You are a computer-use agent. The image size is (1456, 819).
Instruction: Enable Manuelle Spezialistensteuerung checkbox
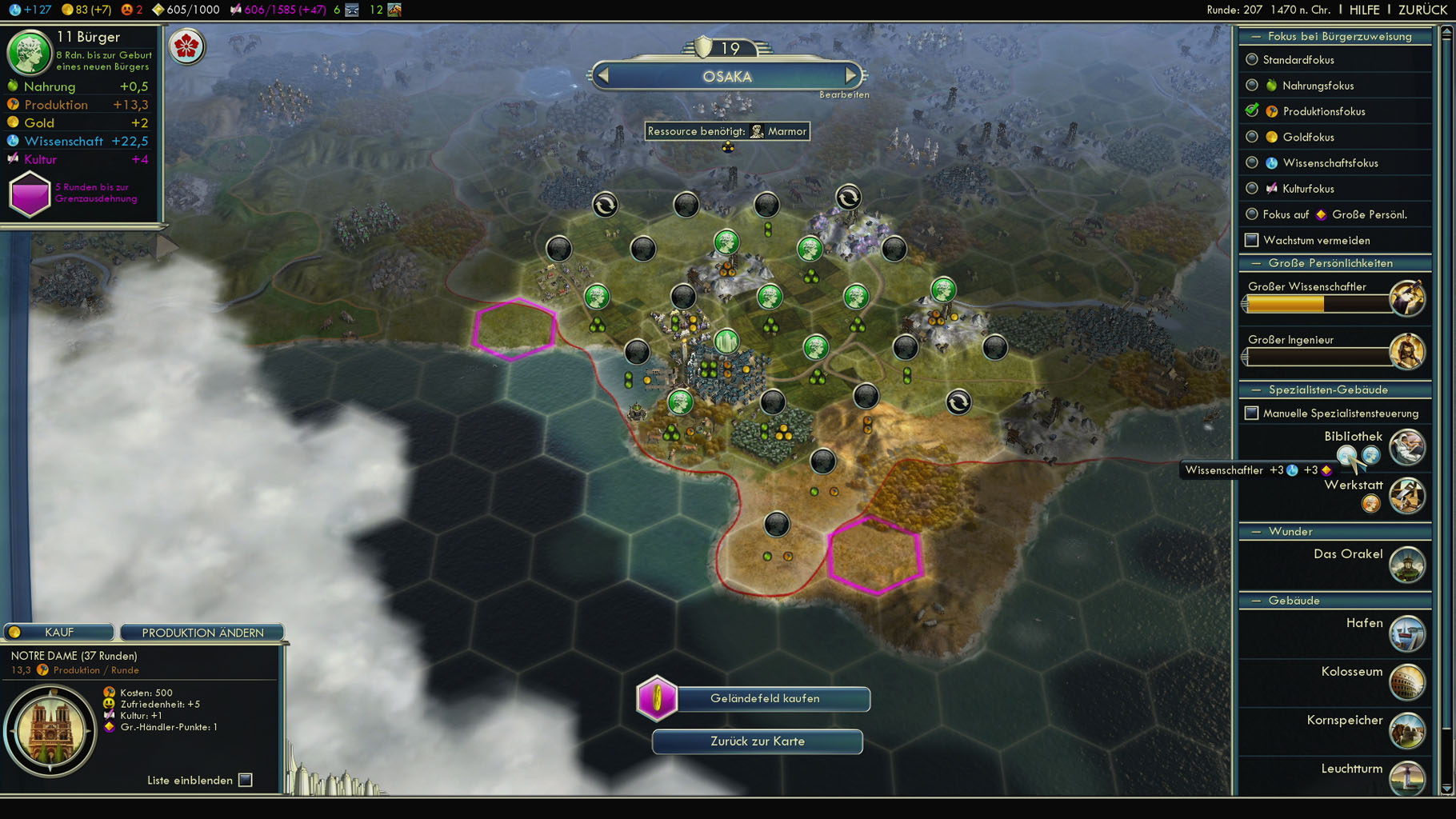pyautogui.click(x=1252, y=413)
